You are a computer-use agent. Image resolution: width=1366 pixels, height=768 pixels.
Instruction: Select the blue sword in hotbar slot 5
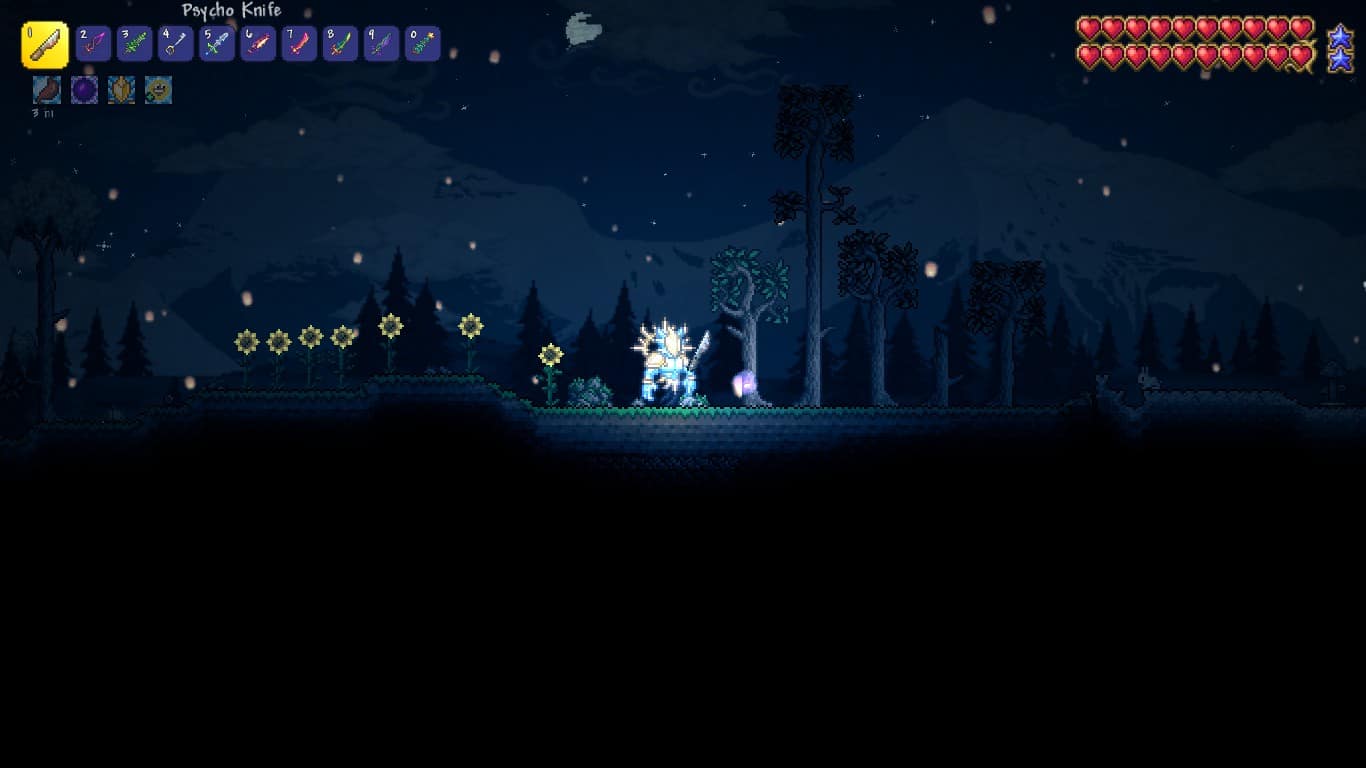tap(217, 42)
